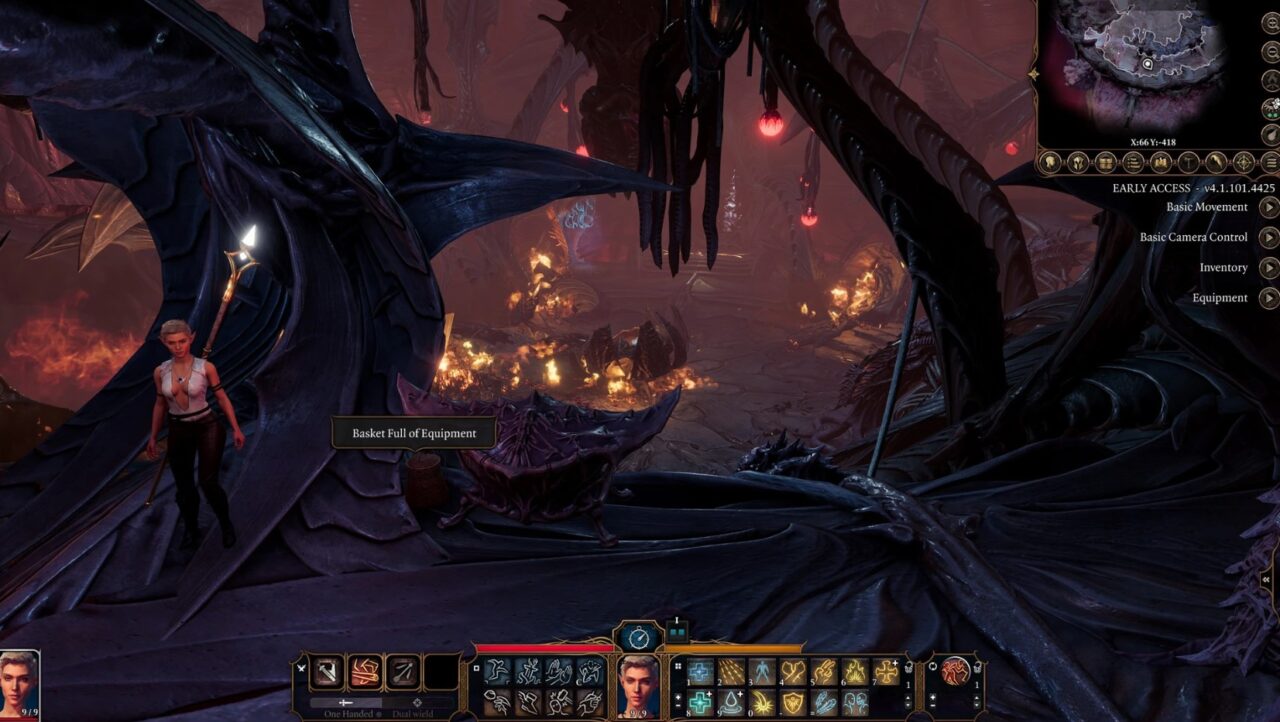This screenshot has height=722, width=1280.
Task: Play the Basic Camera Control tutorial
Action: click(x=1269, y=237)
